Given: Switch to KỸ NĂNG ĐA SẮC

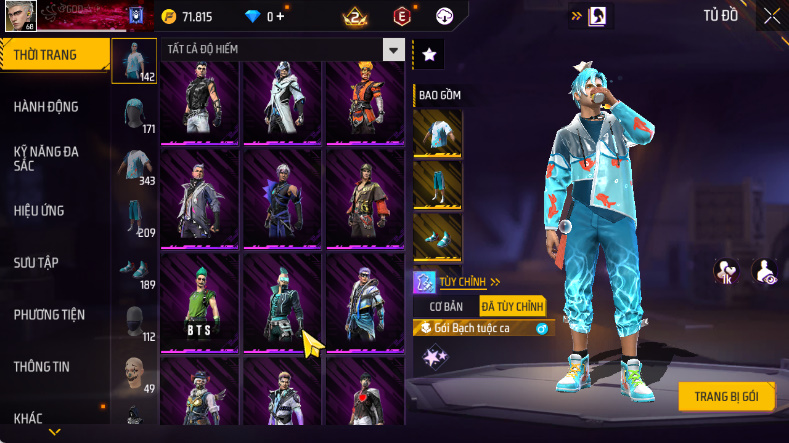Looking at the screenshot, I should 48,158.
